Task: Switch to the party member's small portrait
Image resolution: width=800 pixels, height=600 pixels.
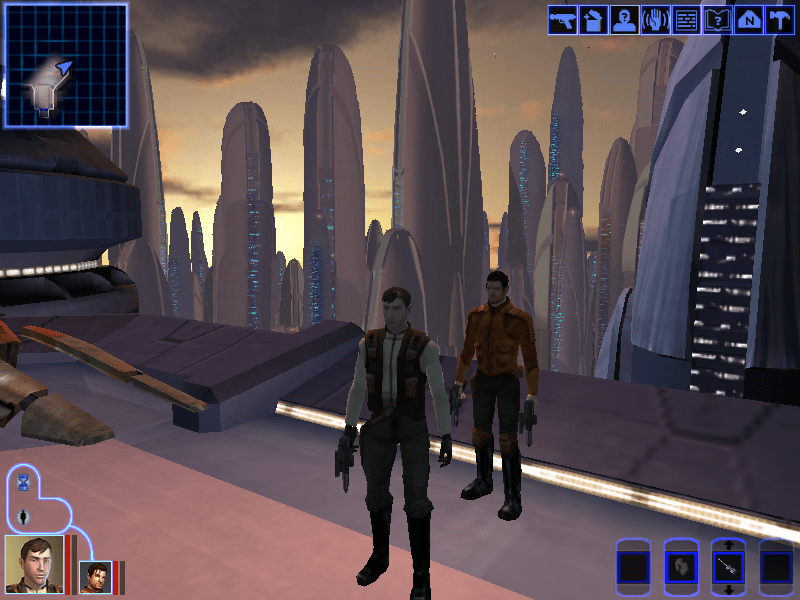Action: pos(95,577)
